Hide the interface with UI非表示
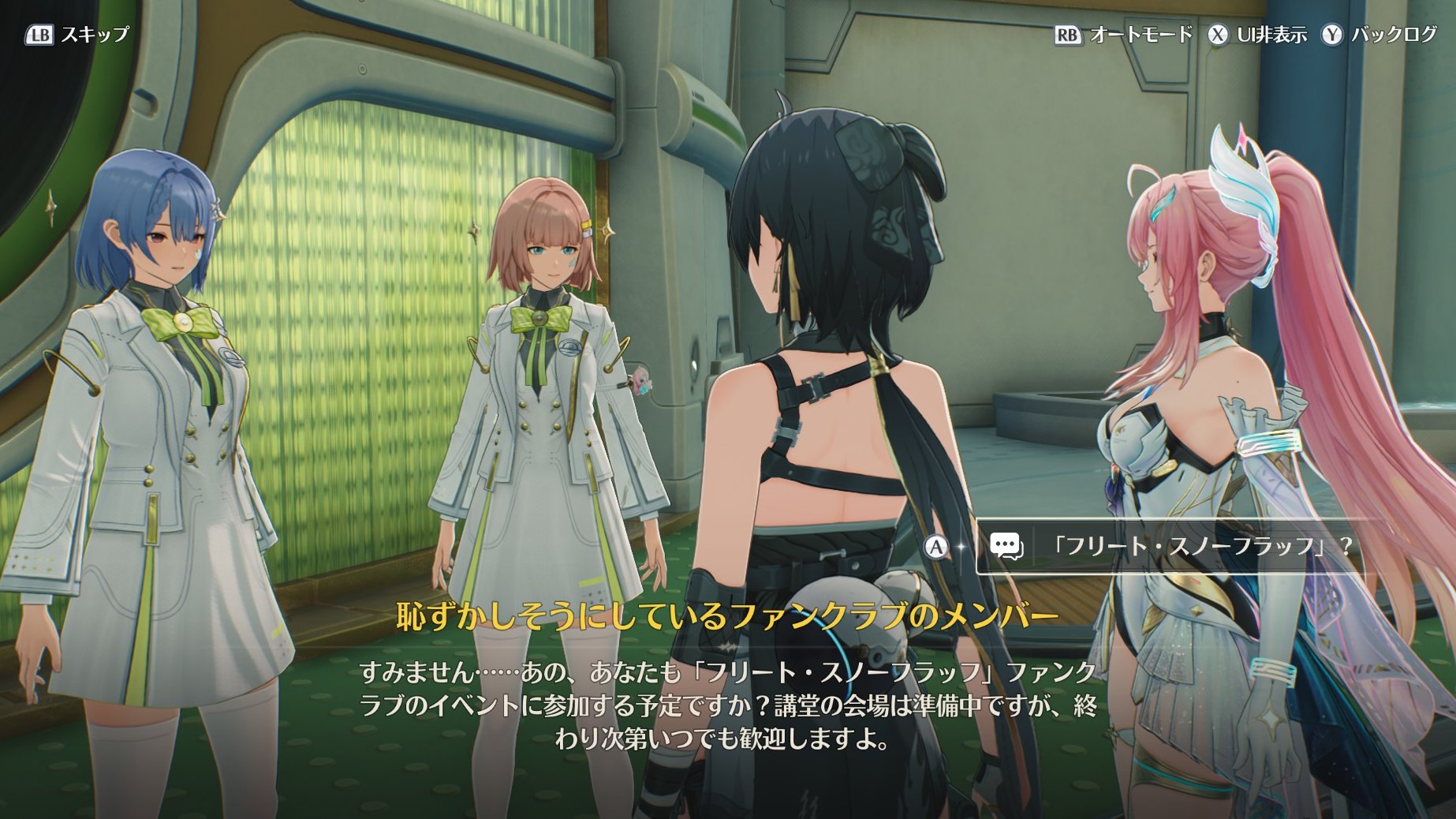This screenshot has height=819, width=1456. (x=1259, y=35)
